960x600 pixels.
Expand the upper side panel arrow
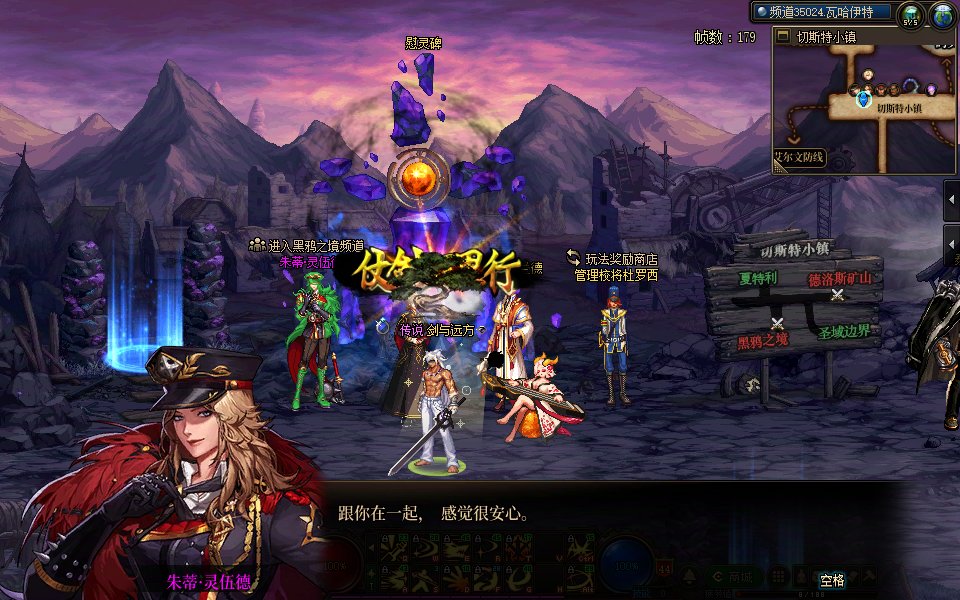(951, 200)
